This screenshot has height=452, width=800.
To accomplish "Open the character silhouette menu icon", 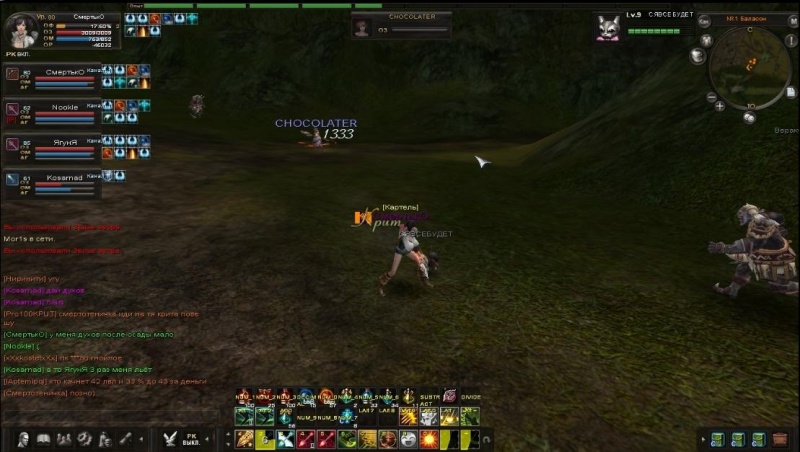I will pyautogui.click(x=21, y=439).
